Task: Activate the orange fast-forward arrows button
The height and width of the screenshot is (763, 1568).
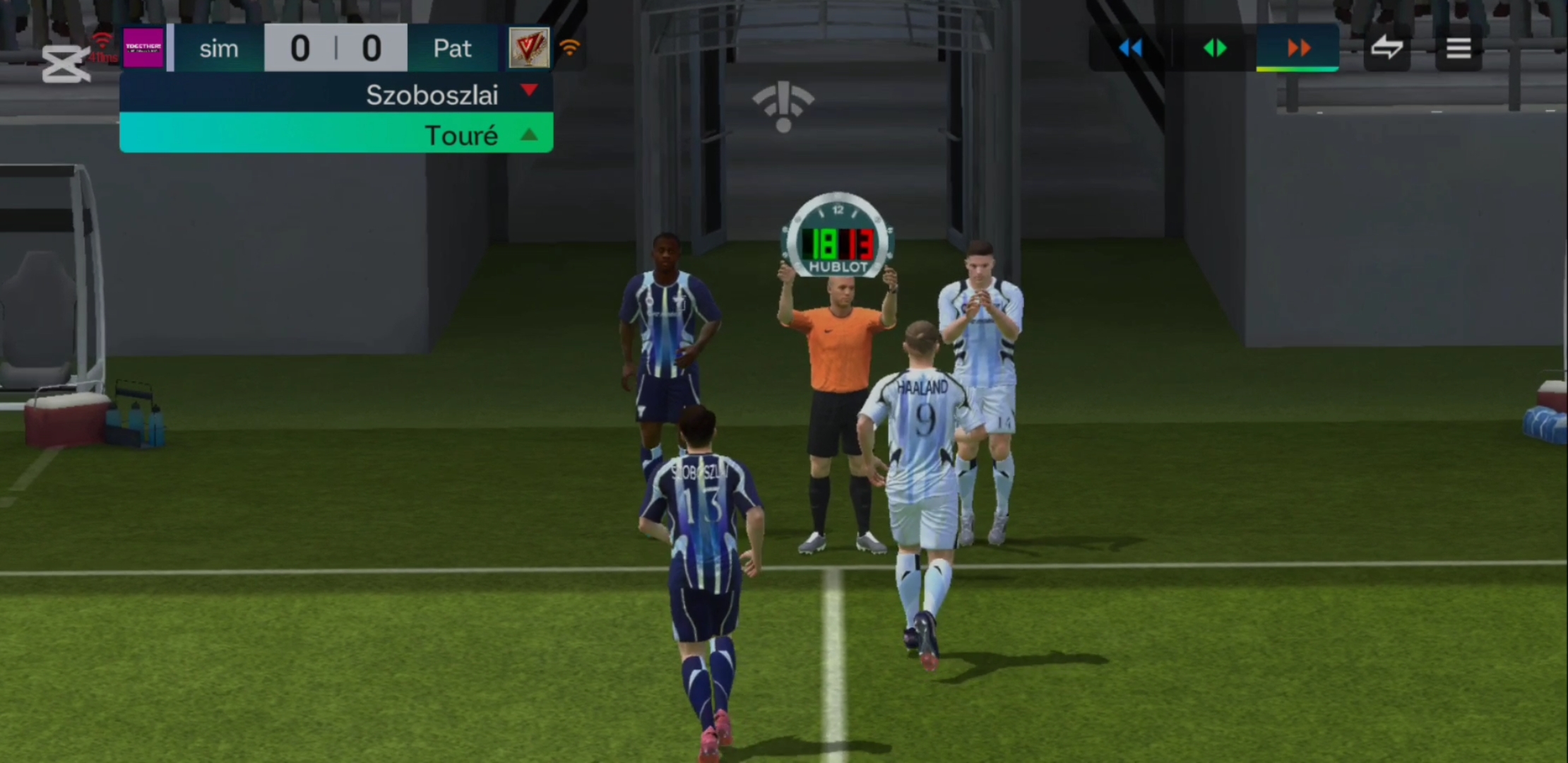Action: pos(1298,48)
